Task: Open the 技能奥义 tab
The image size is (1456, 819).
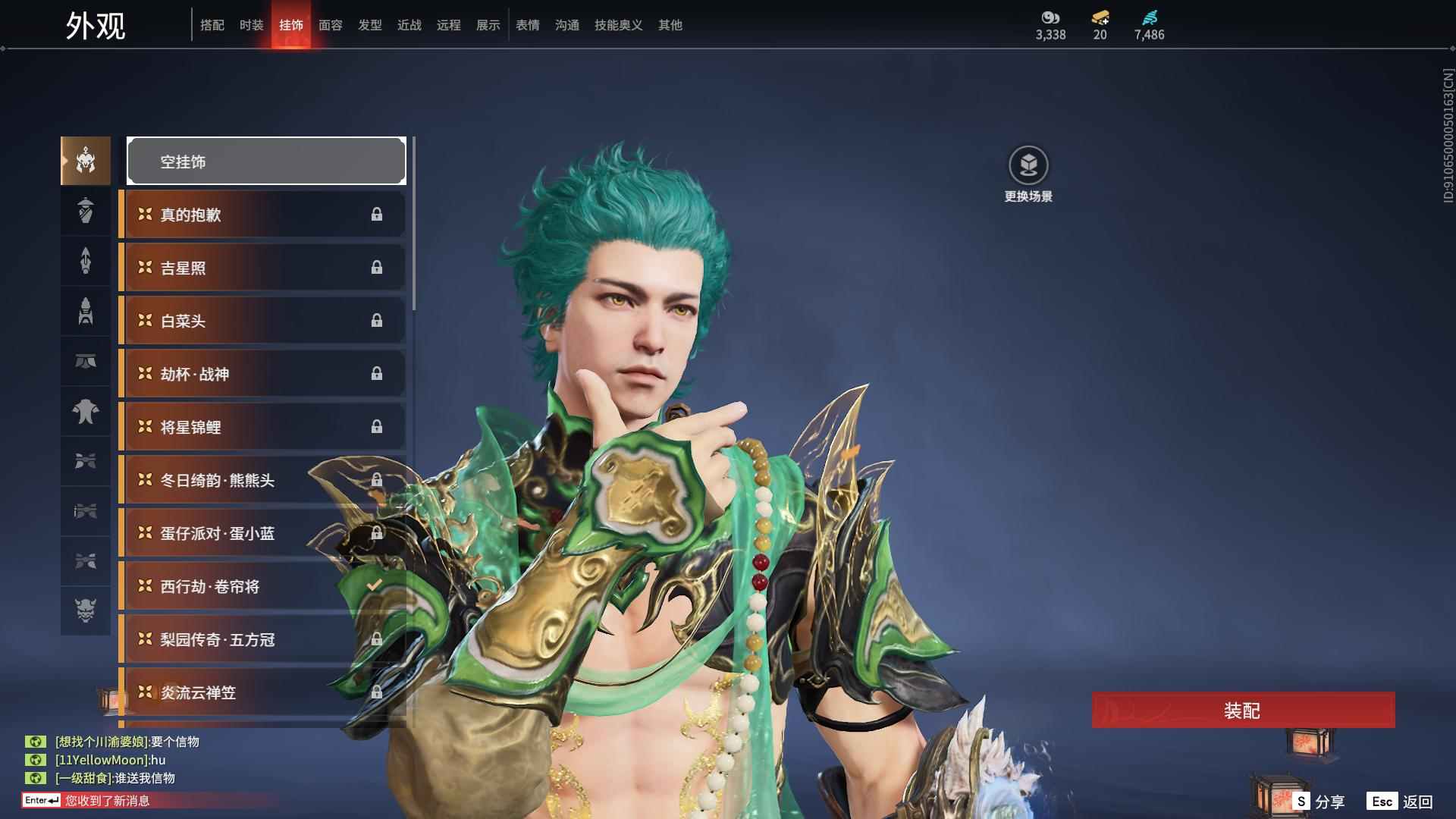Action: (618, 25)
